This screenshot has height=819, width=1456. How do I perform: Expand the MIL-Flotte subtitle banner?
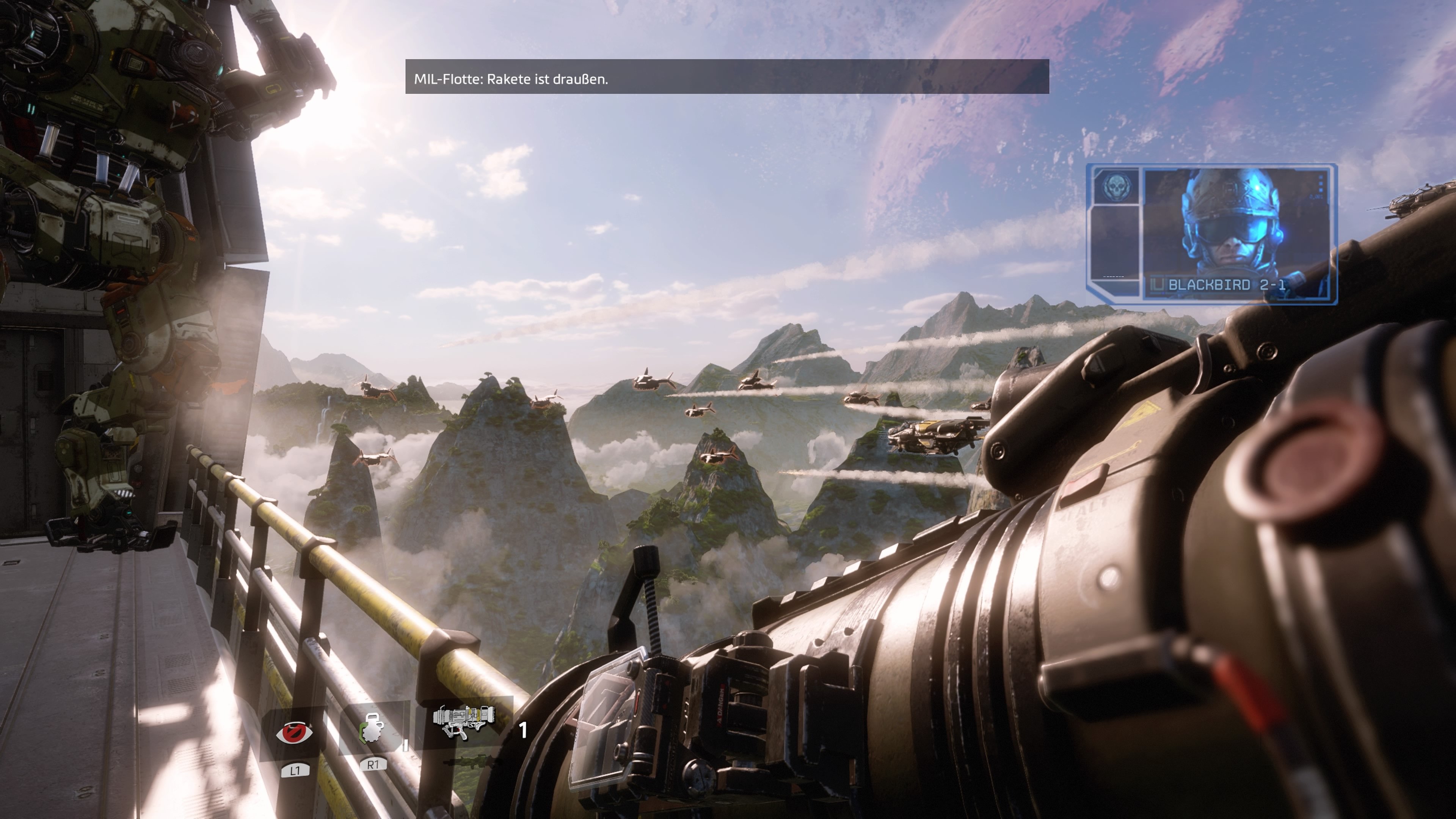pyautogui.click(x=726, y=79)
